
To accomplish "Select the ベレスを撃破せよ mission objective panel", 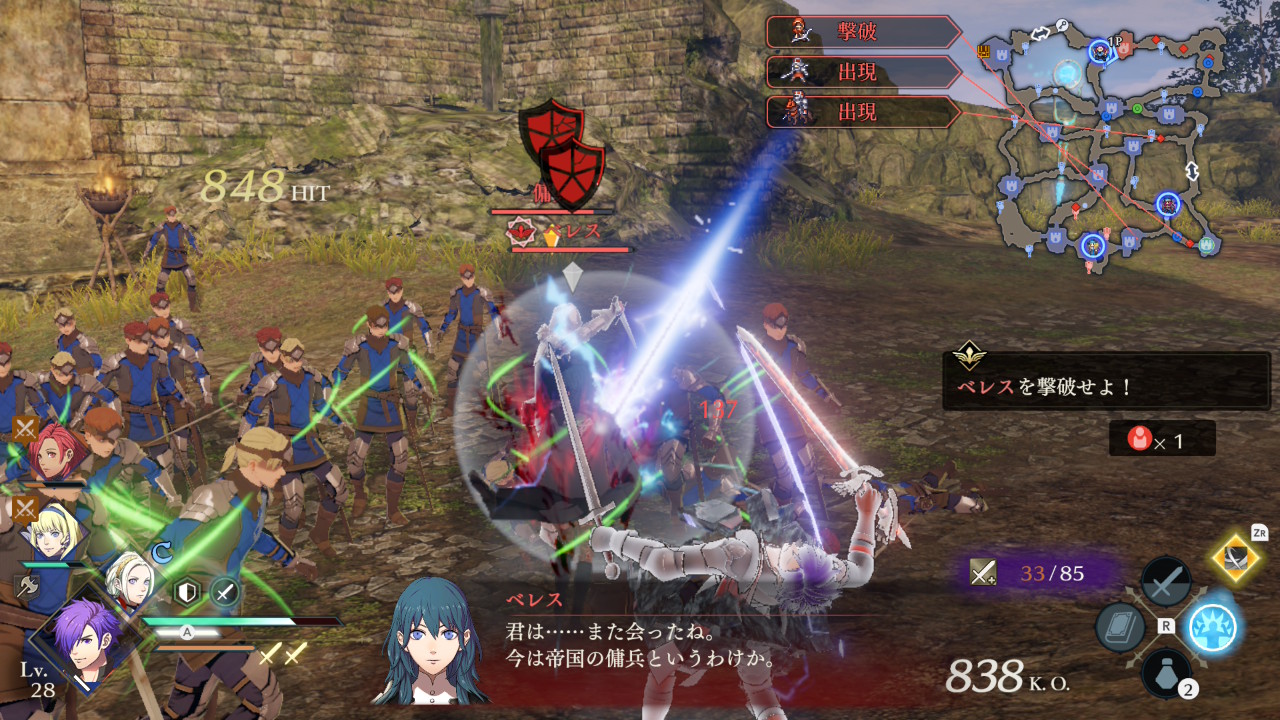I will [1106, 381].
